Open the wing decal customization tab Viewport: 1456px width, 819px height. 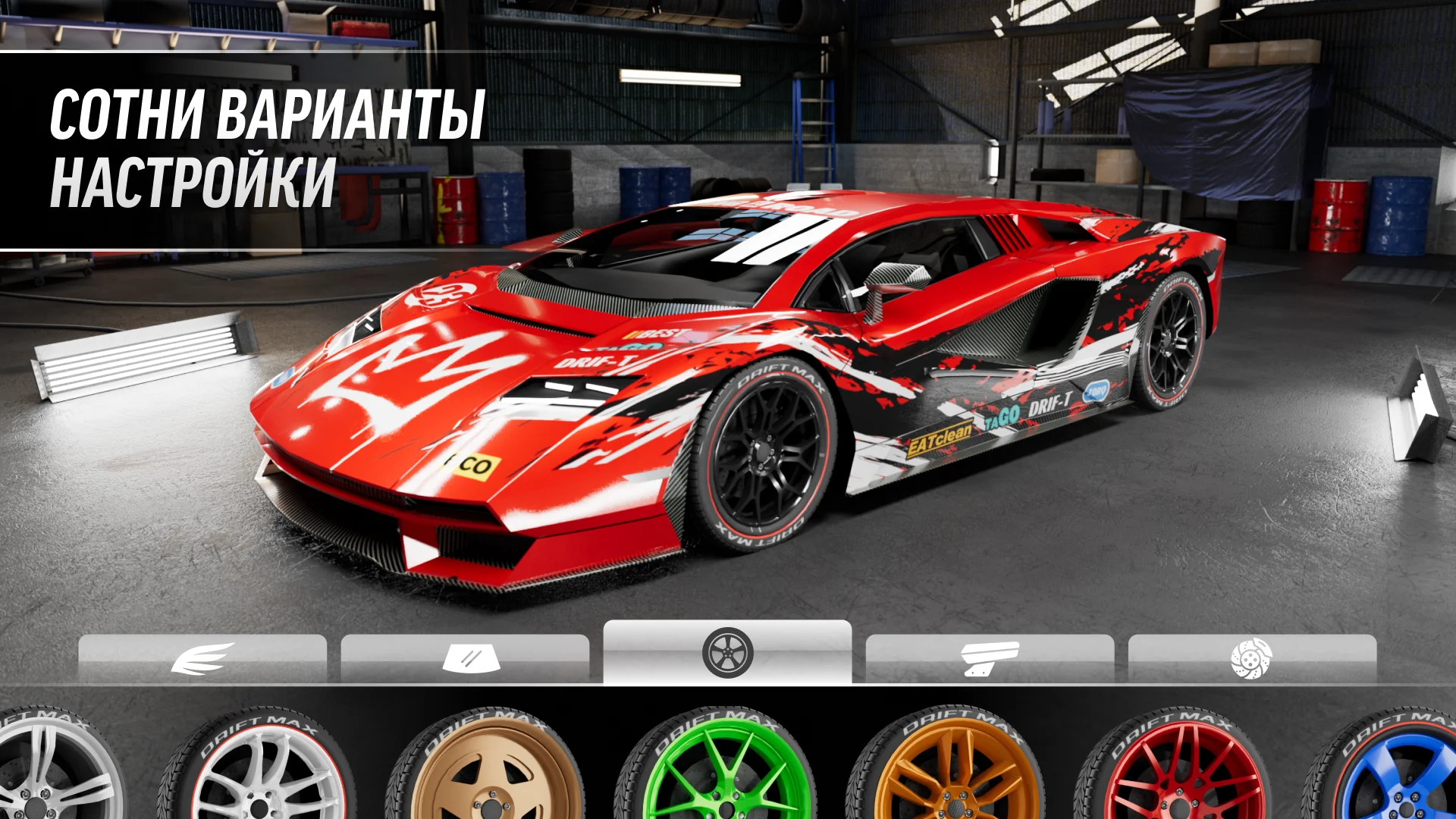pos(202,658)
